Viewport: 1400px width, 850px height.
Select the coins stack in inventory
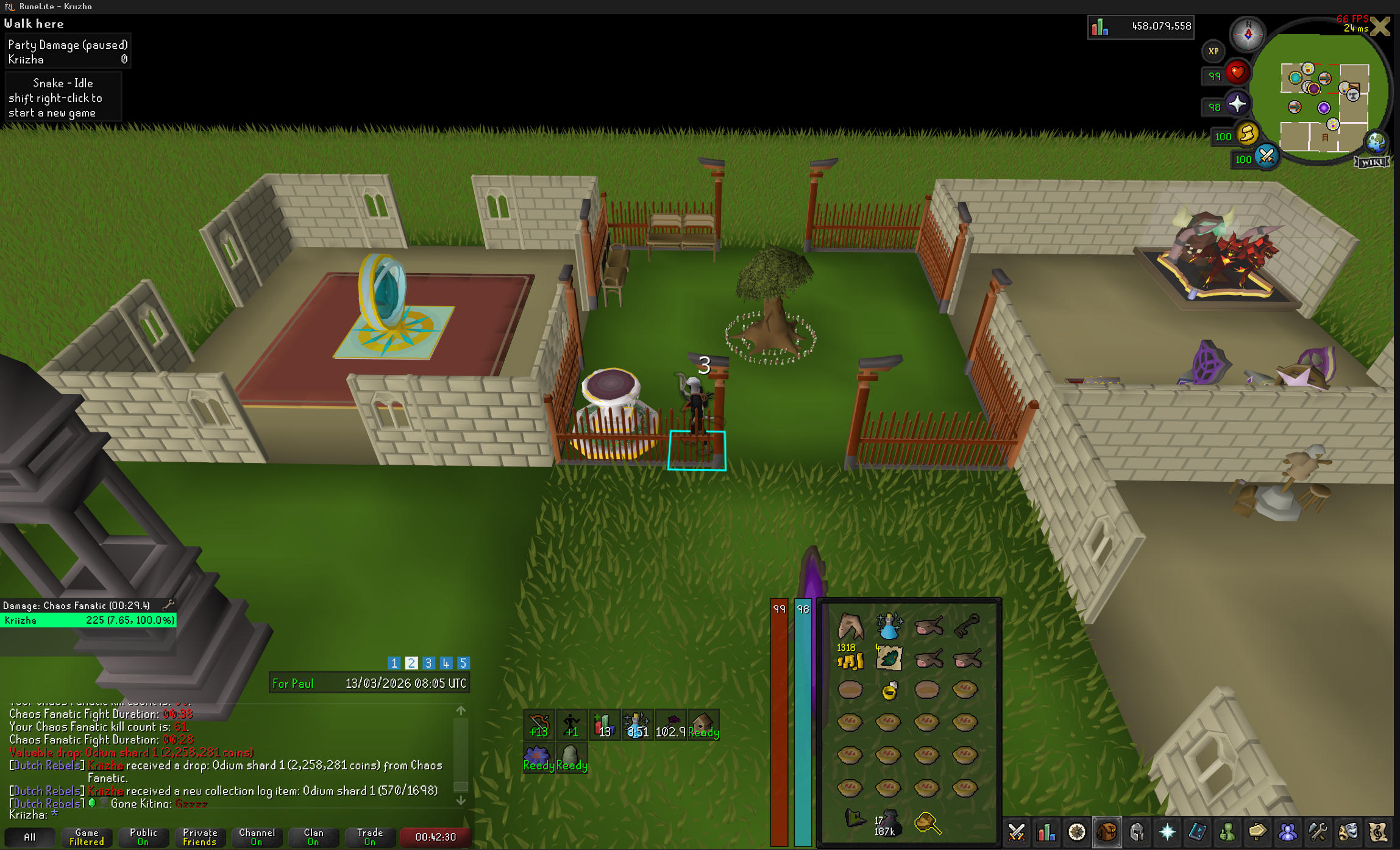[x=850, y=659]
